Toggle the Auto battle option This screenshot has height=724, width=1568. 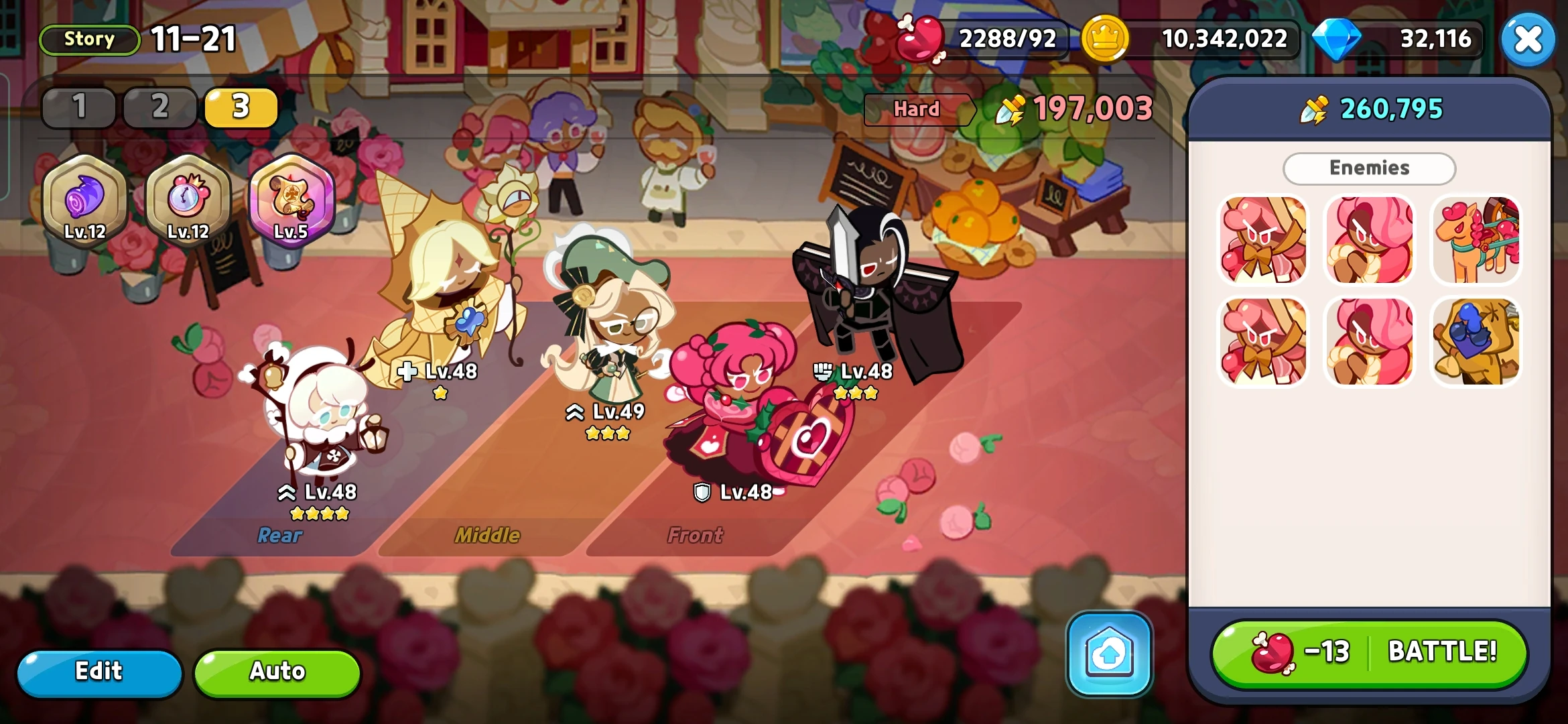275,671
